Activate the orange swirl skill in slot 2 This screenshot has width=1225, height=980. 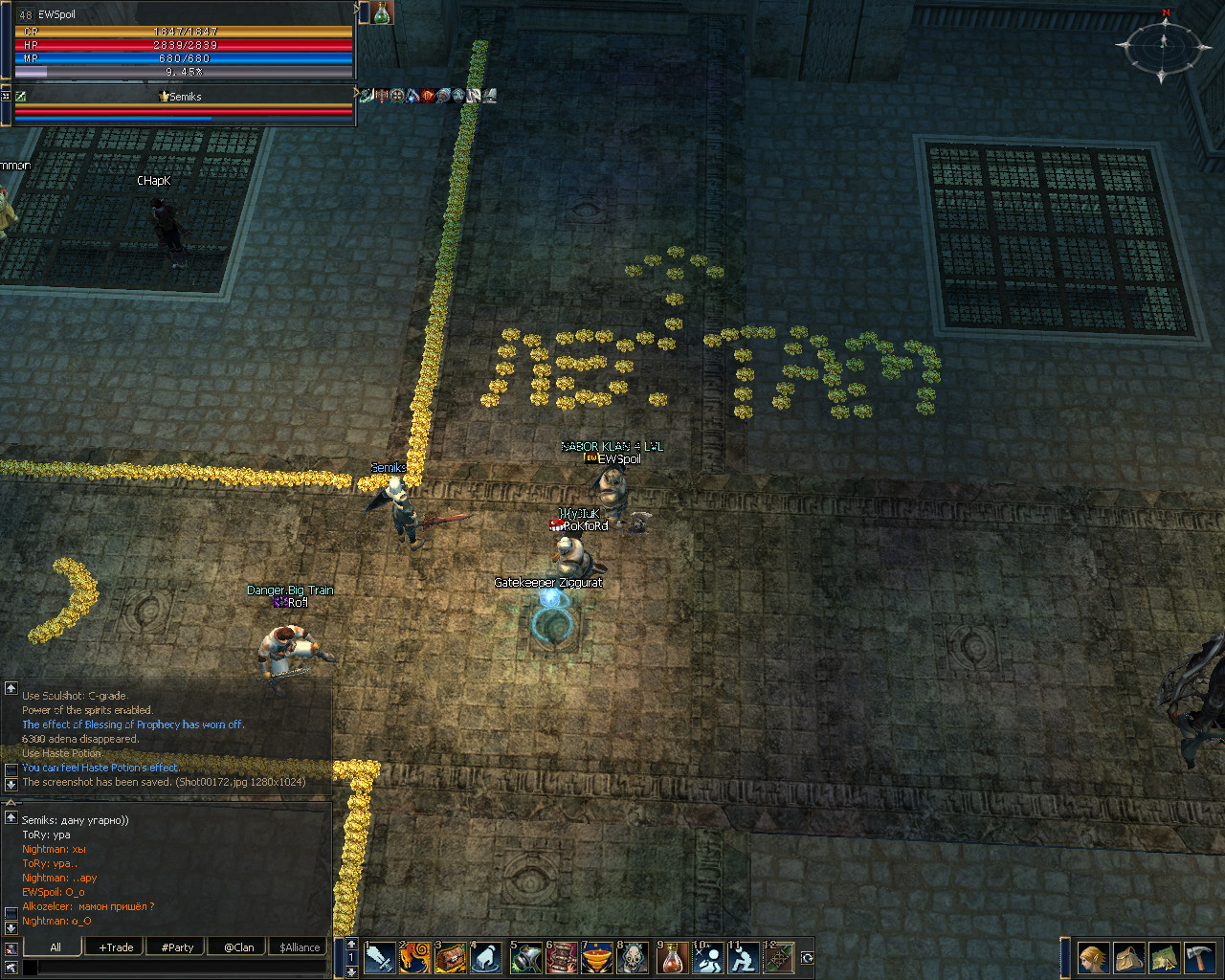pyautogui.click(x=415, y=957)
